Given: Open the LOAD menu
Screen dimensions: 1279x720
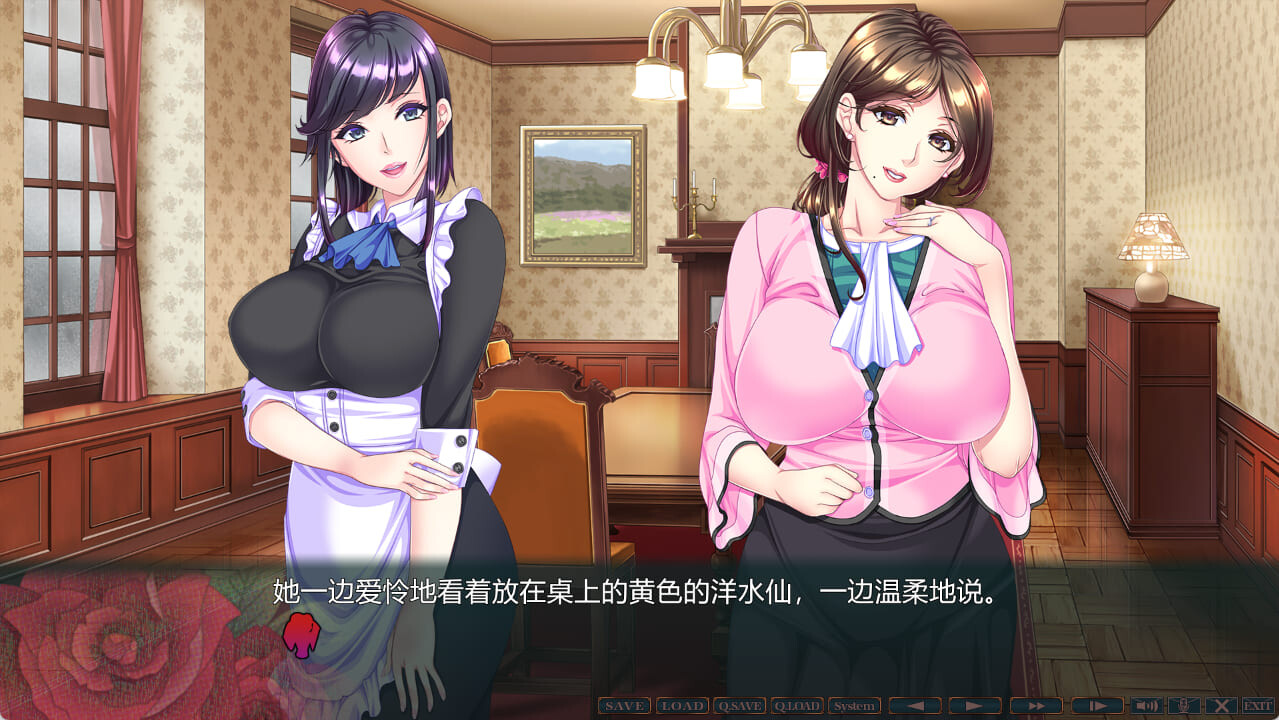Looking at the screenshot, I should coord(682,706).
